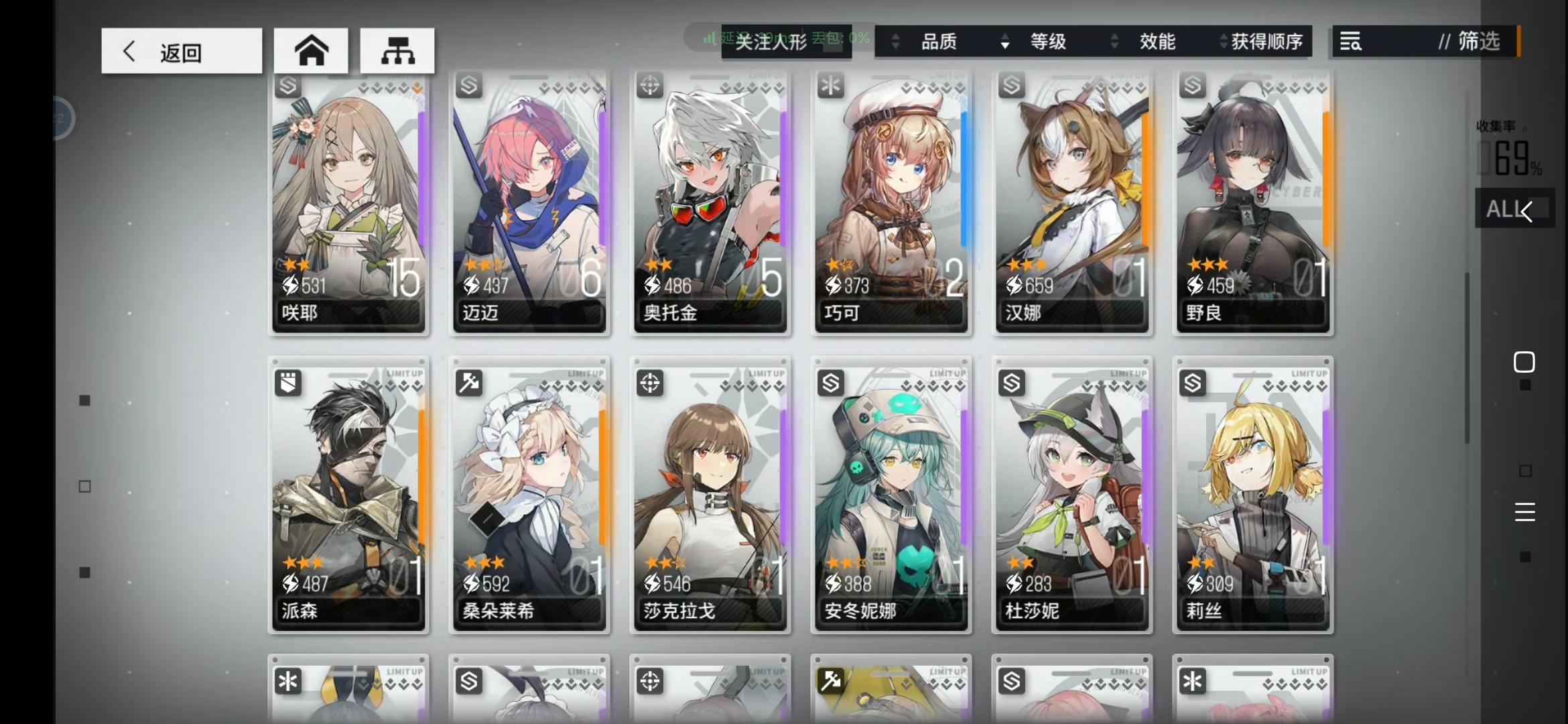
Task: Click the S class icon on 汉娜's card
Action: pos(1012,84)
